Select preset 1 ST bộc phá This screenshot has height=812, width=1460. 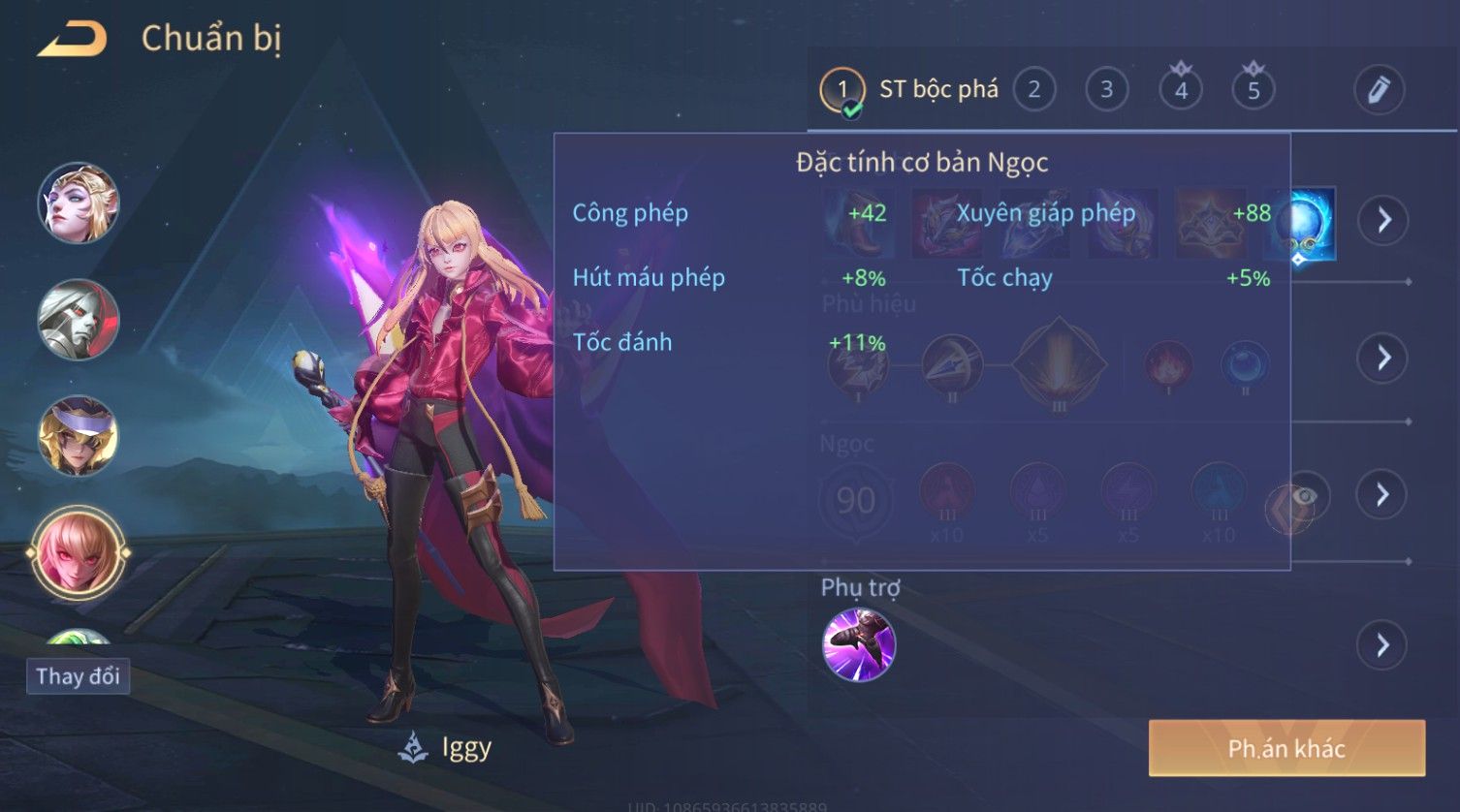[841, 90]
